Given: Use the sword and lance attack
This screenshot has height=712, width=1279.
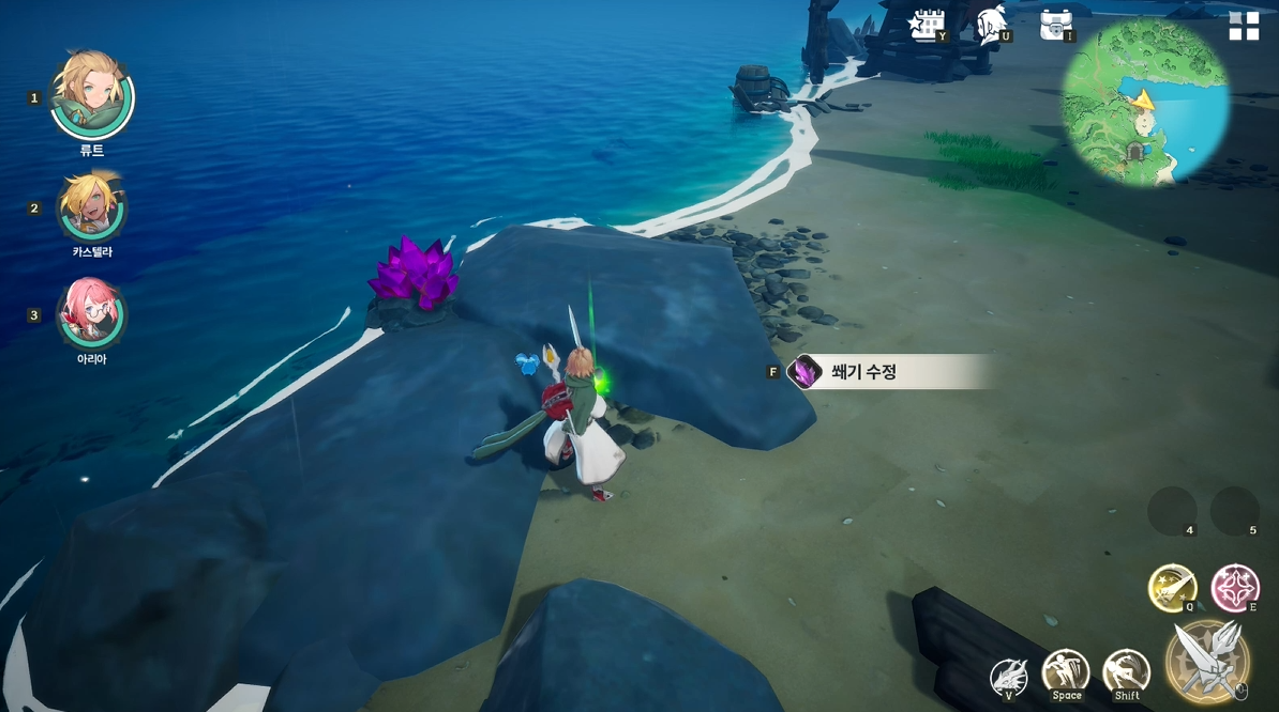Looking at the screenshot, I should pyautogui.click(x=1207, y=660).
